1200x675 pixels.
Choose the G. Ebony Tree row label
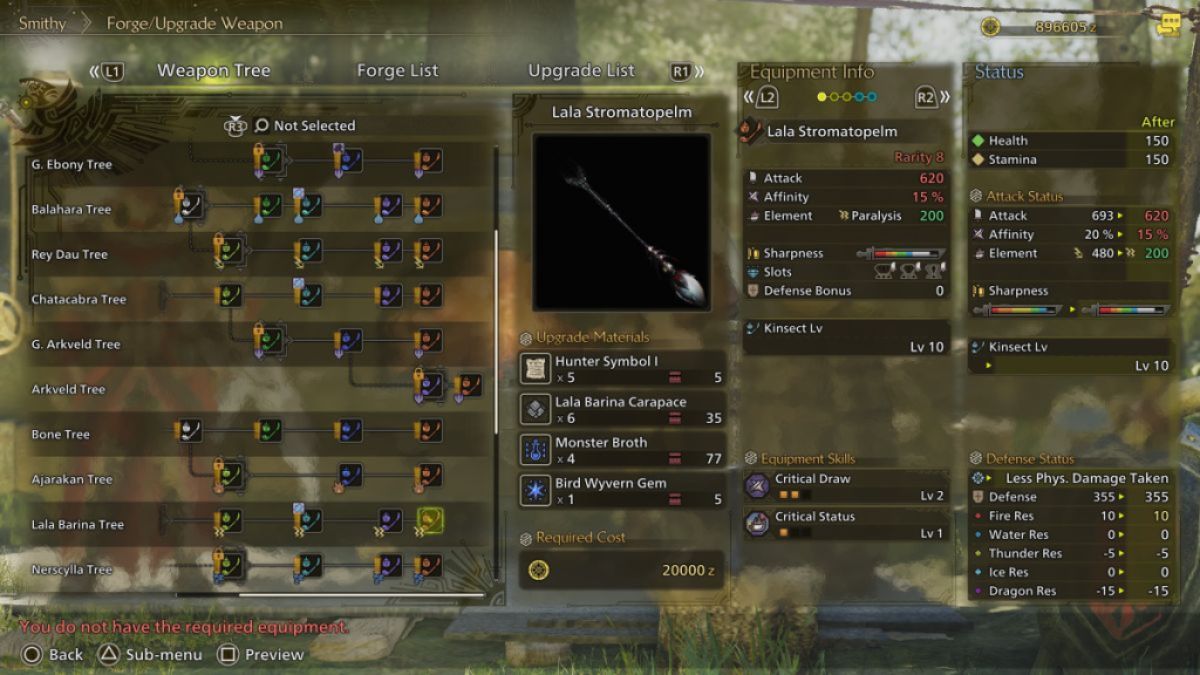click(x=72, y=164)
